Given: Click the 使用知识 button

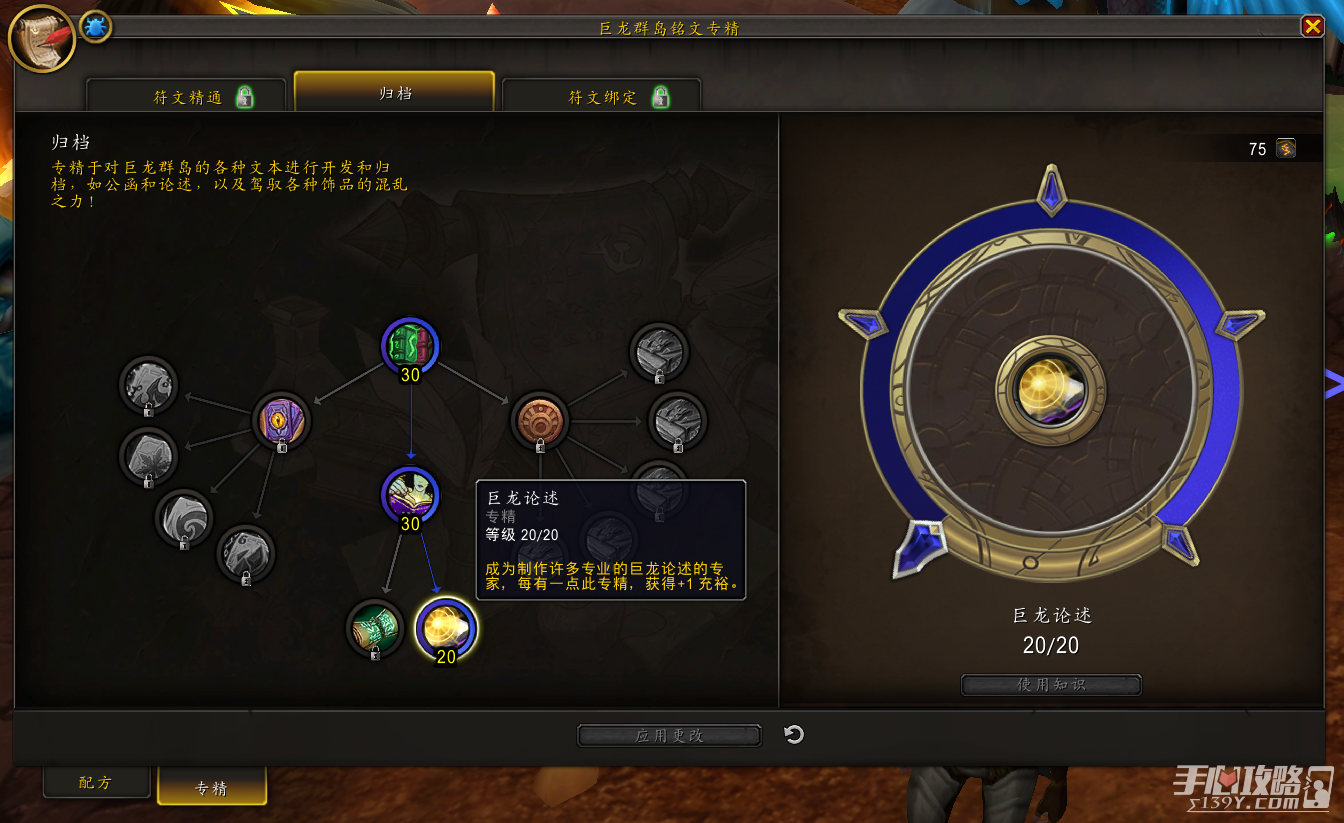Looking at the screenshot, I should click(1050, 685).
